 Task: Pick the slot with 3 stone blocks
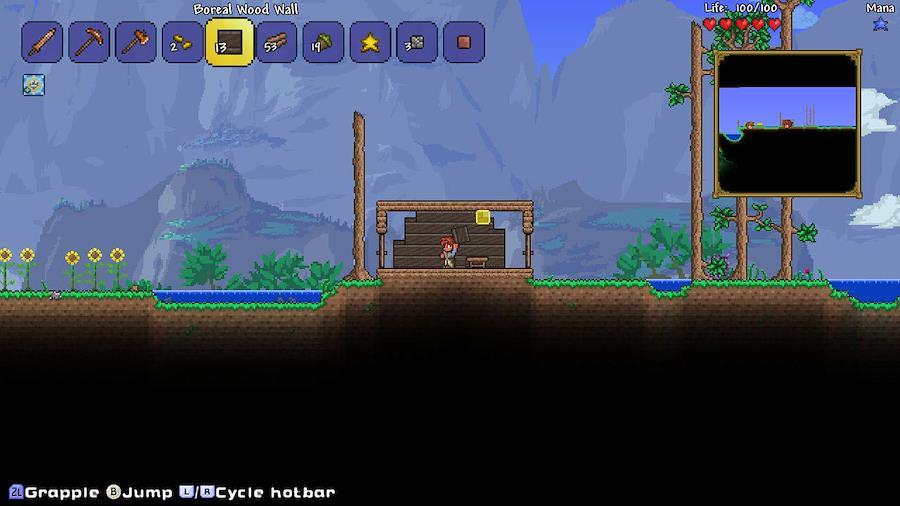pyautogui.click(x=416, y=43)
